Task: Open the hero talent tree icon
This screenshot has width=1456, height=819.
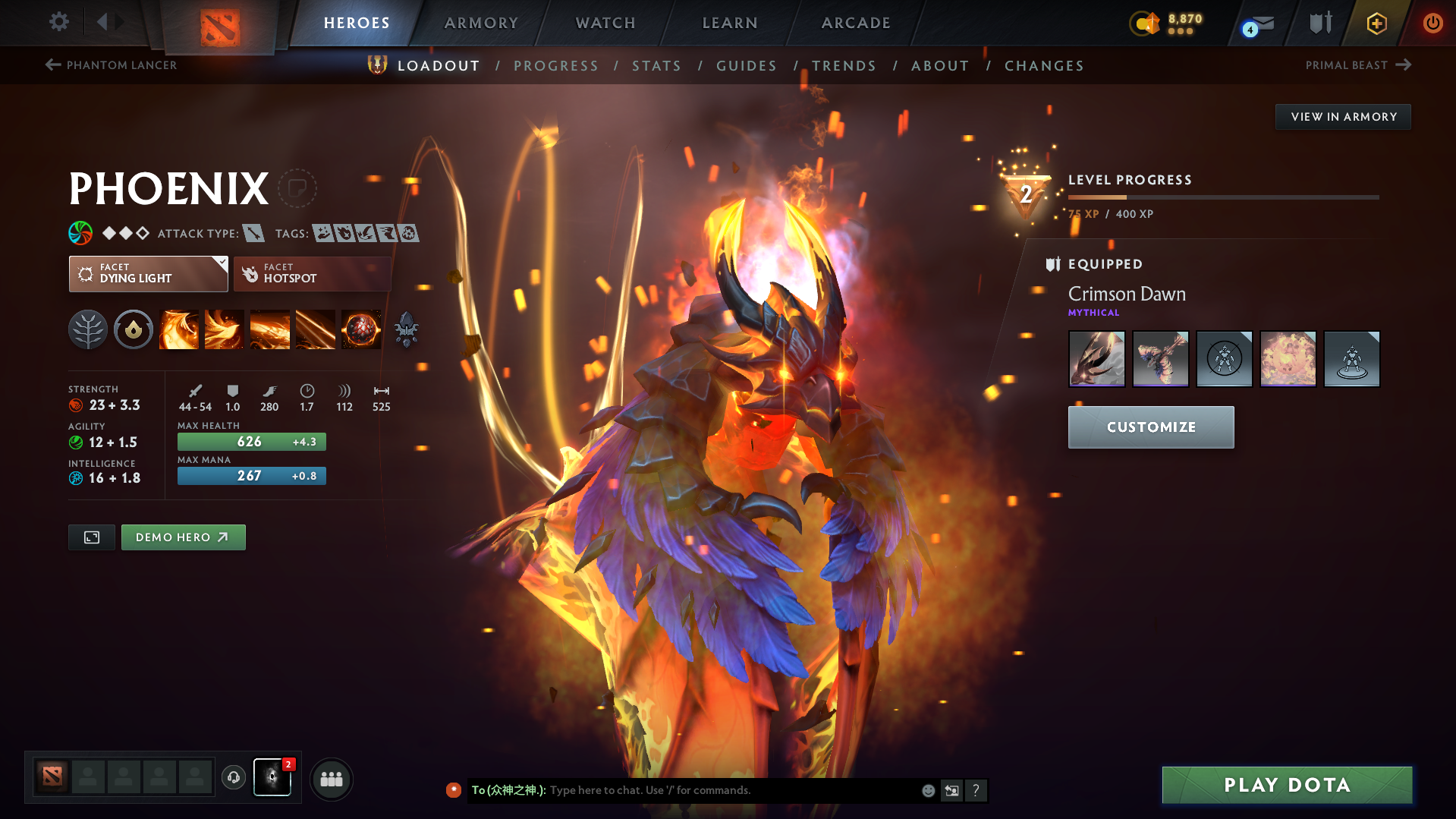Action: coord(88,330)
